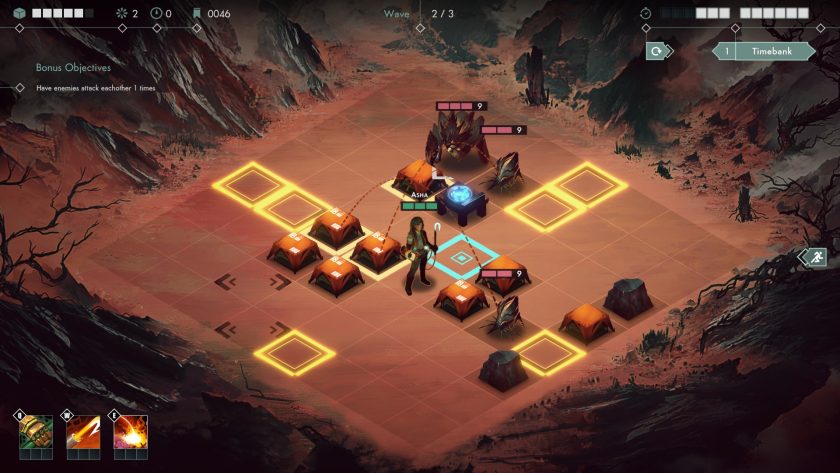Select the cyan highlighted board tile
Image resolution: width=840 pixels, height=473 pixels.
point(461,258)
